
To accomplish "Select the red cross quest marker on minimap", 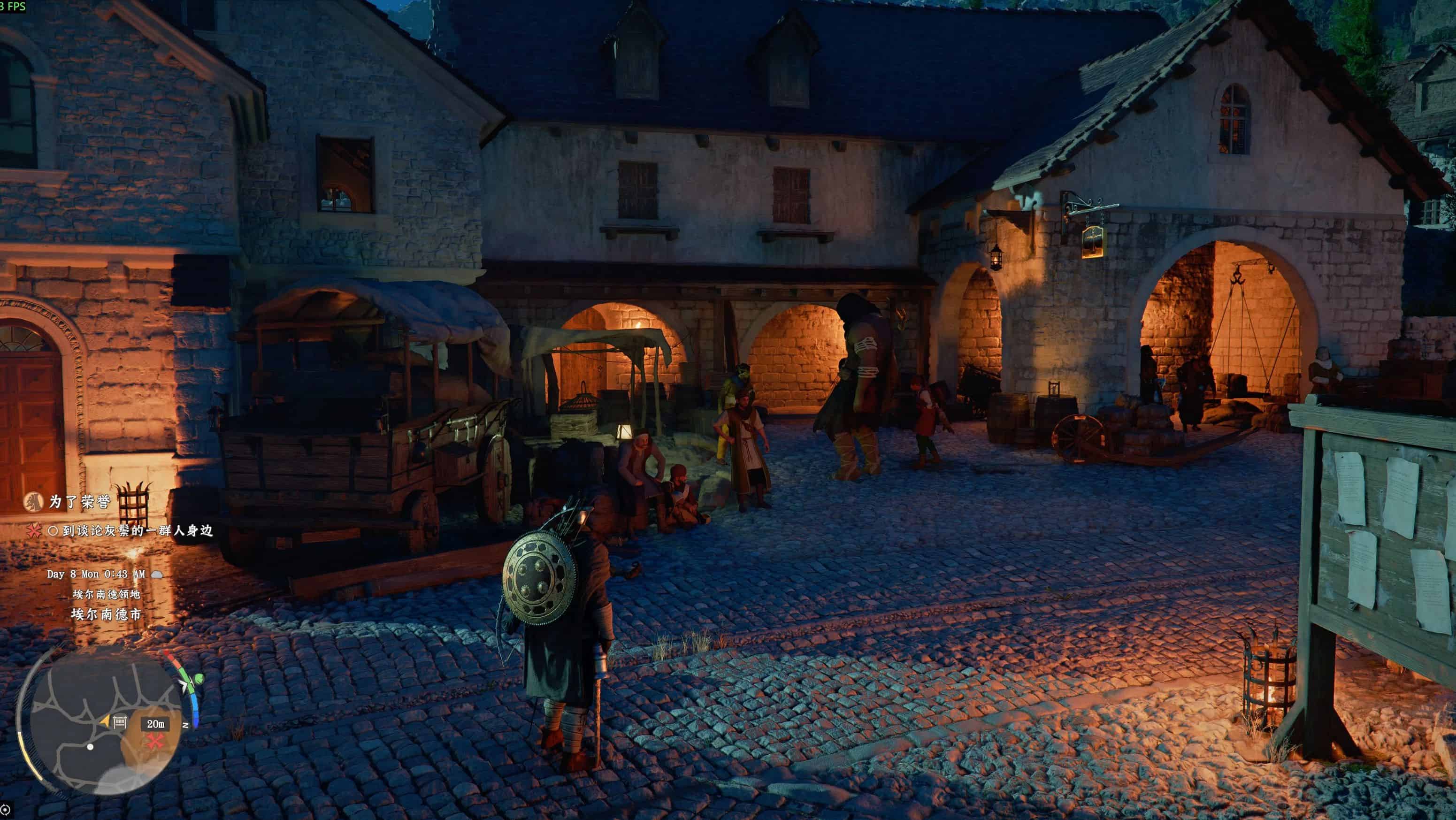I will click(154, 741).
